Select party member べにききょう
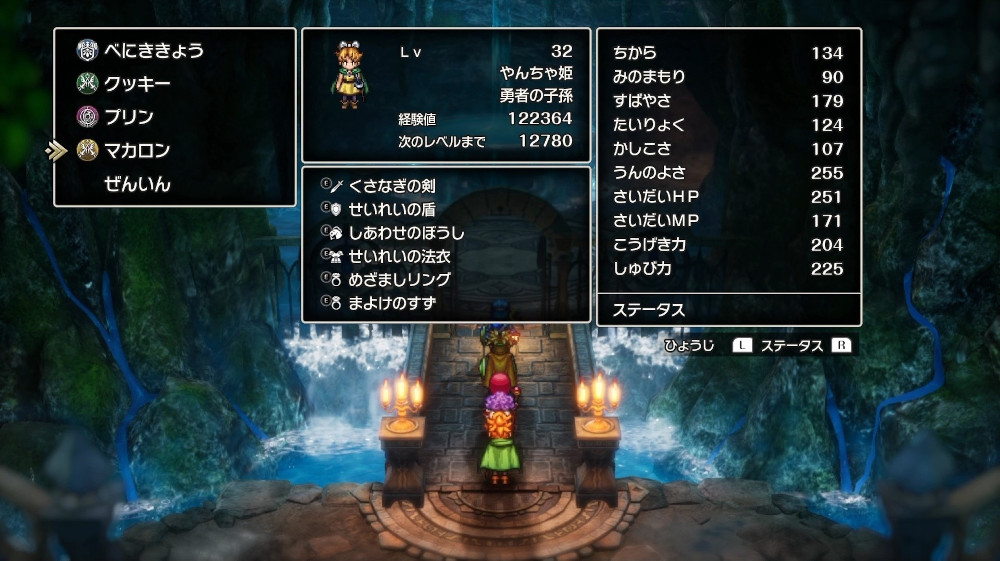1000x561 pixels. coord(154,50)
